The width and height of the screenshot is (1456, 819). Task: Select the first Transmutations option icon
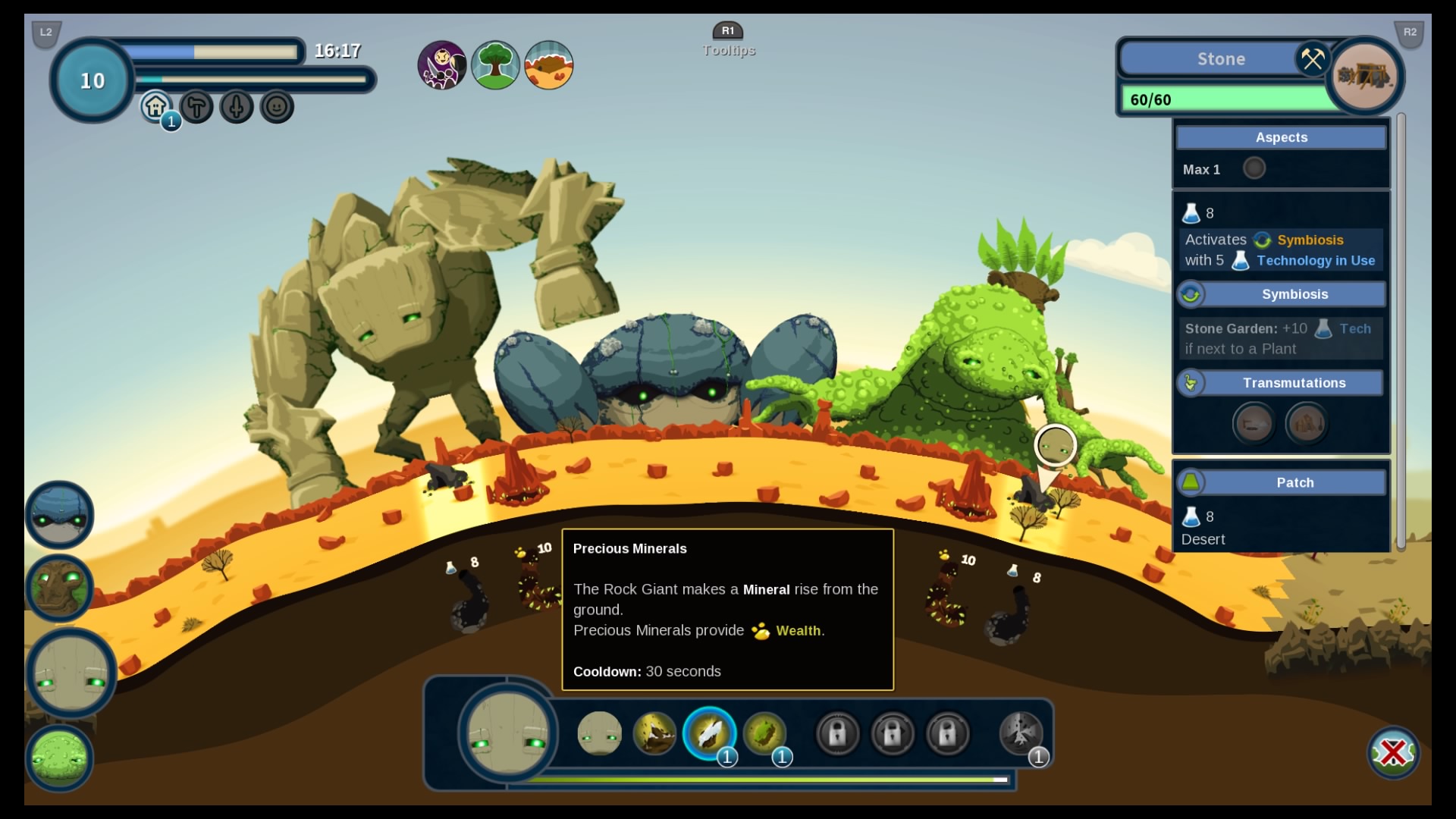(x=1254, y=423)
